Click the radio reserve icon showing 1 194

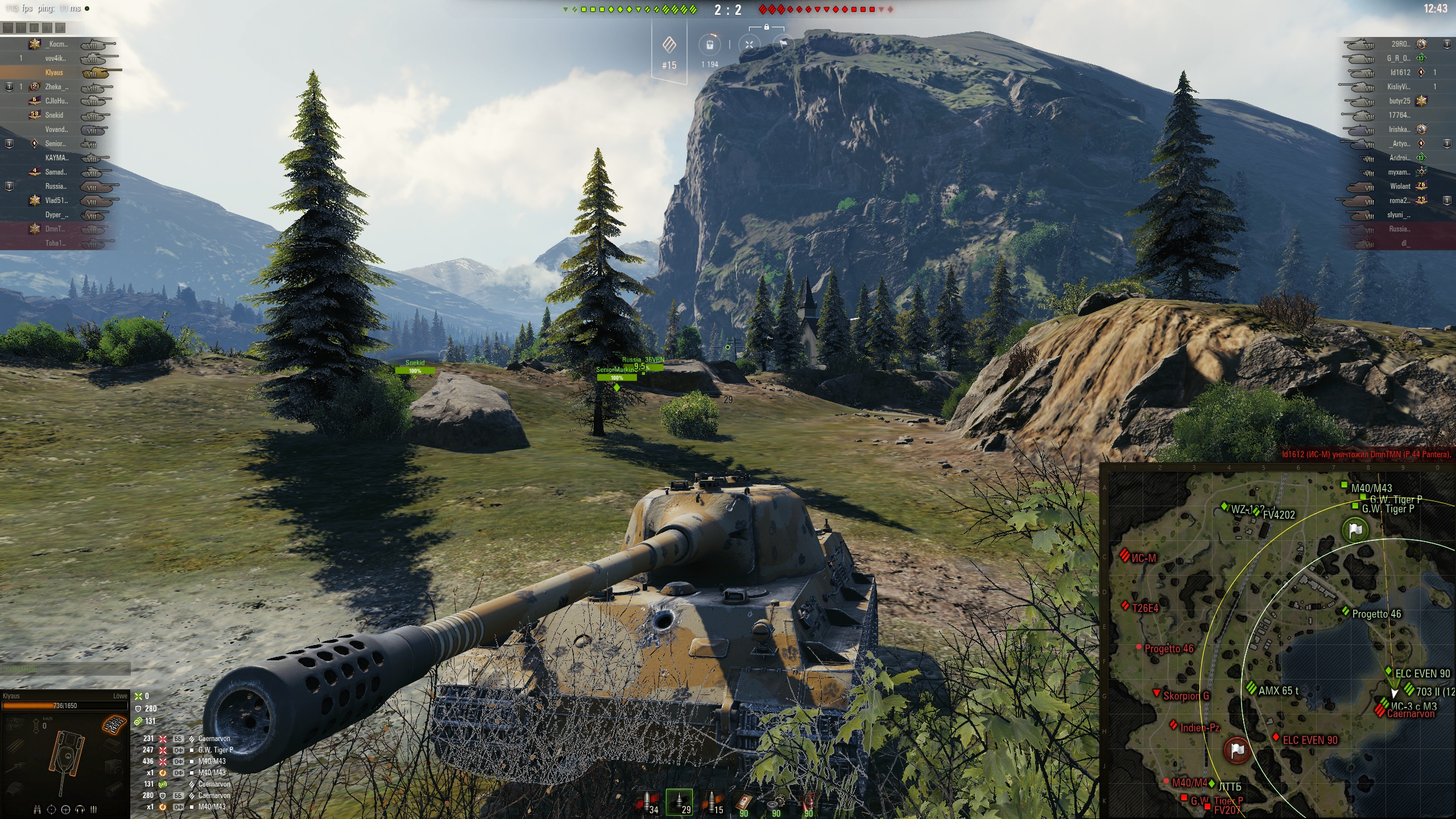pos(710,45)
